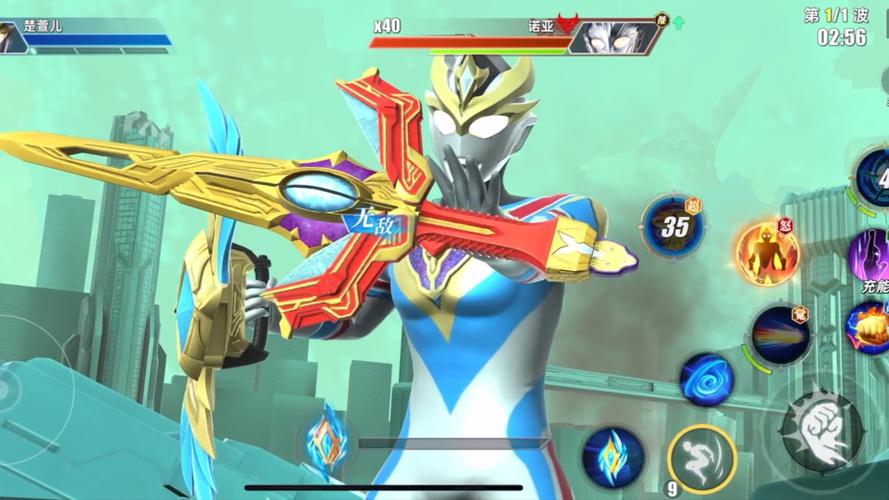Use the blue swirl vortex skill
This screenshot has width=889, height=500.
(707, 380)
